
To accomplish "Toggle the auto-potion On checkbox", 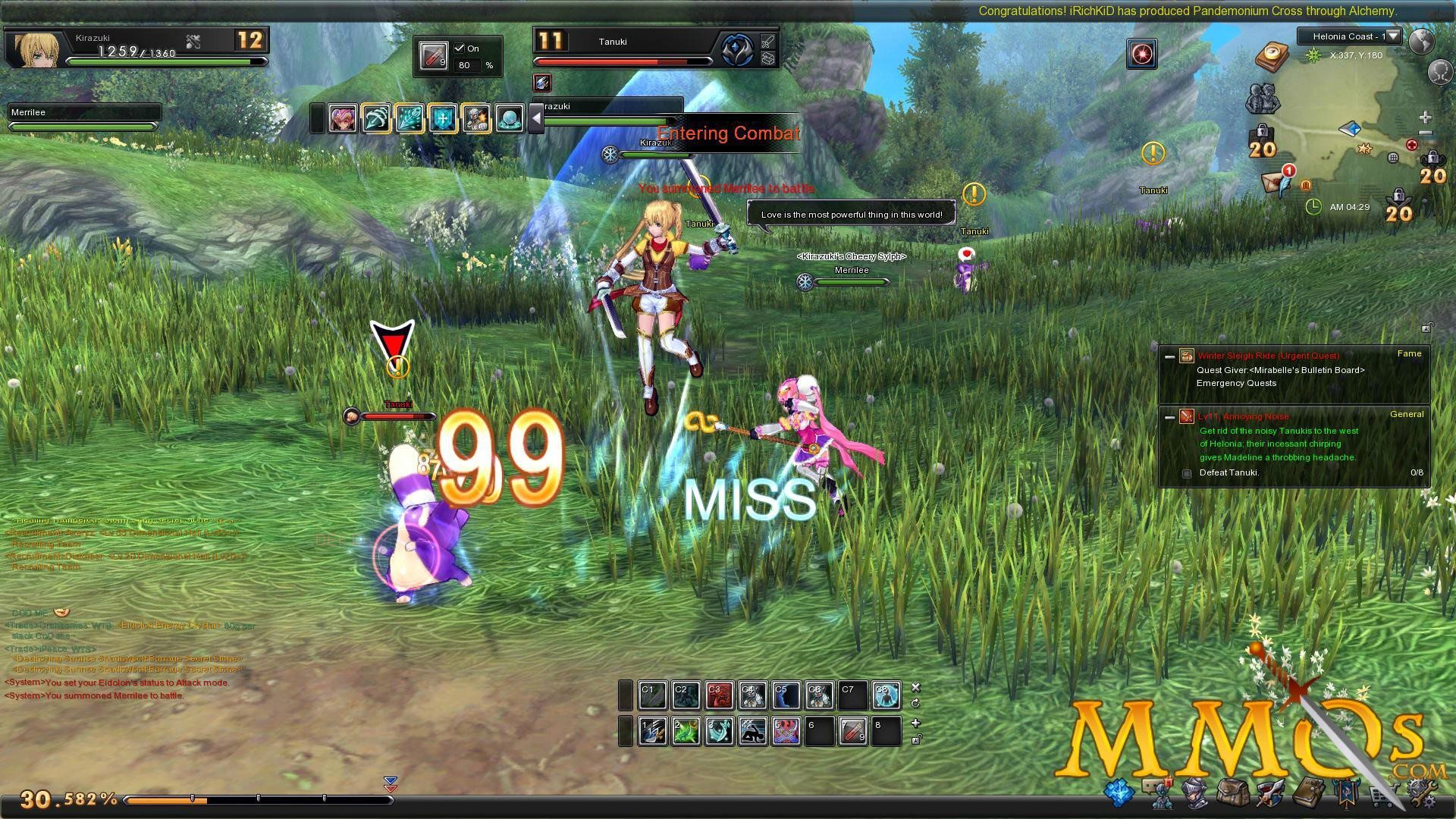I will 459,48.
